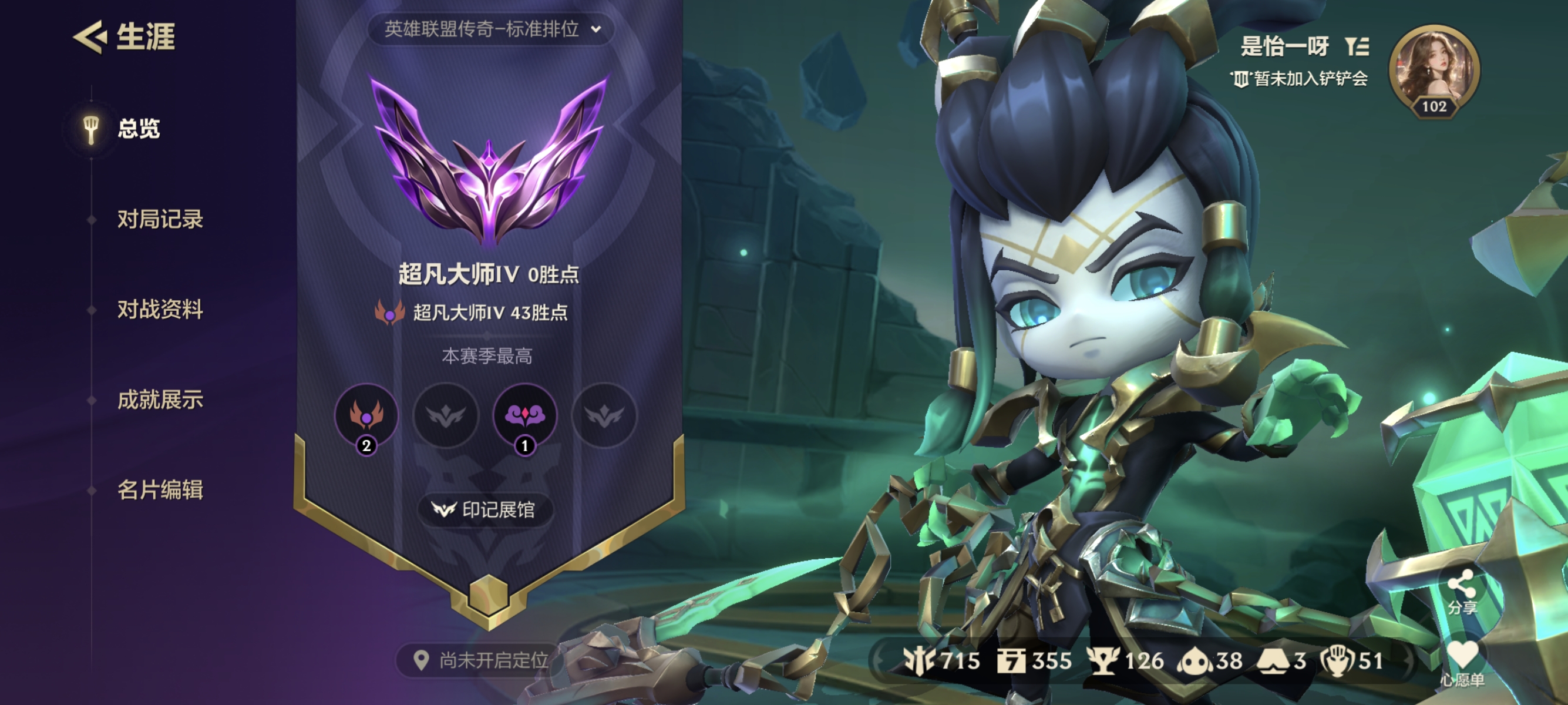
Task: Open the 成就展示 tab
Action: (x=161, y=401)
